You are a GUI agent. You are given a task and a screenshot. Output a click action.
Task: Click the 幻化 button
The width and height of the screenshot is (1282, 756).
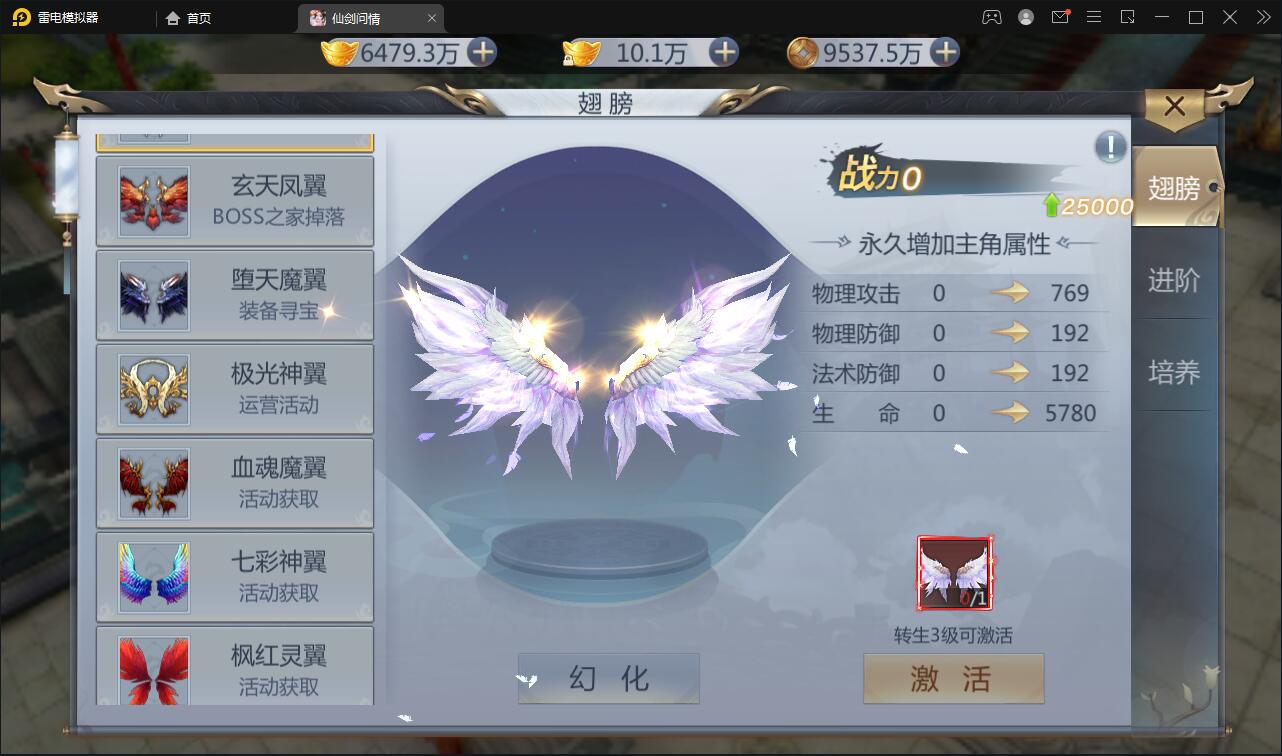tap(608, 679)
